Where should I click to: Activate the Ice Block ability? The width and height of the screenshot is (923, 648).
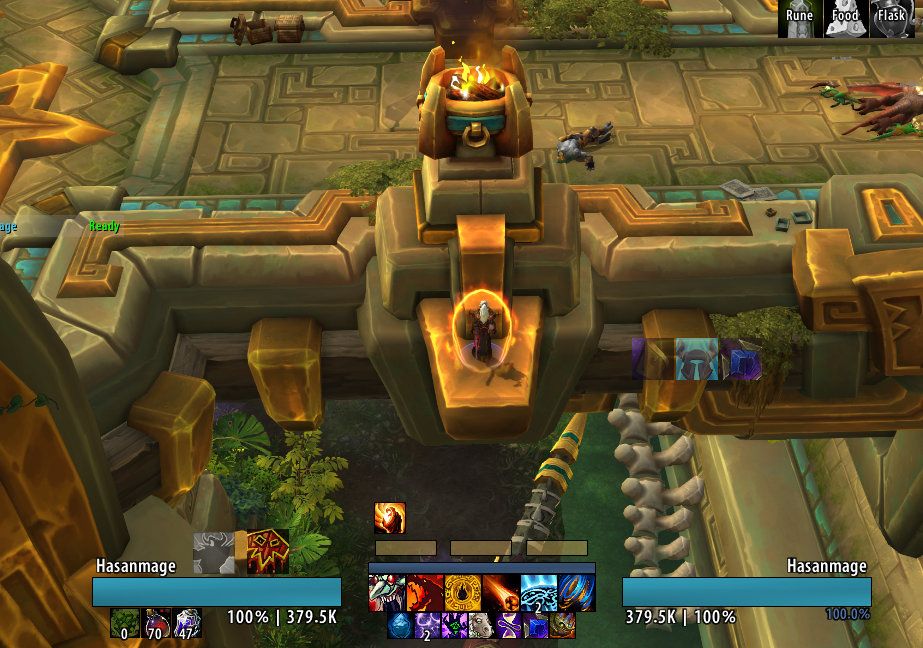(x=400, y=626)
